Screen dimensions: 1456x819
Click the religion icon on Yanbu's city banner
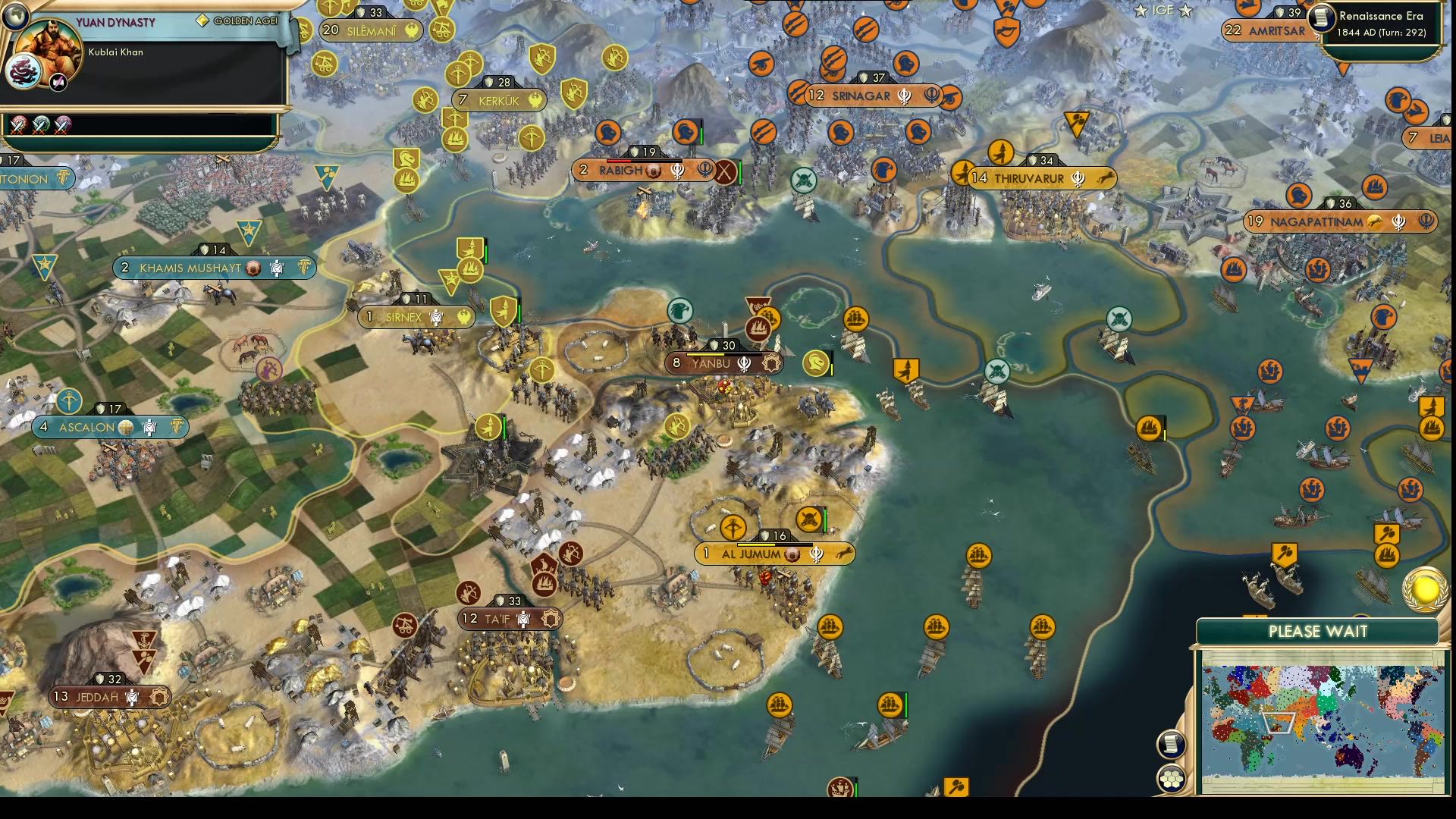click(x=744, y=363)
